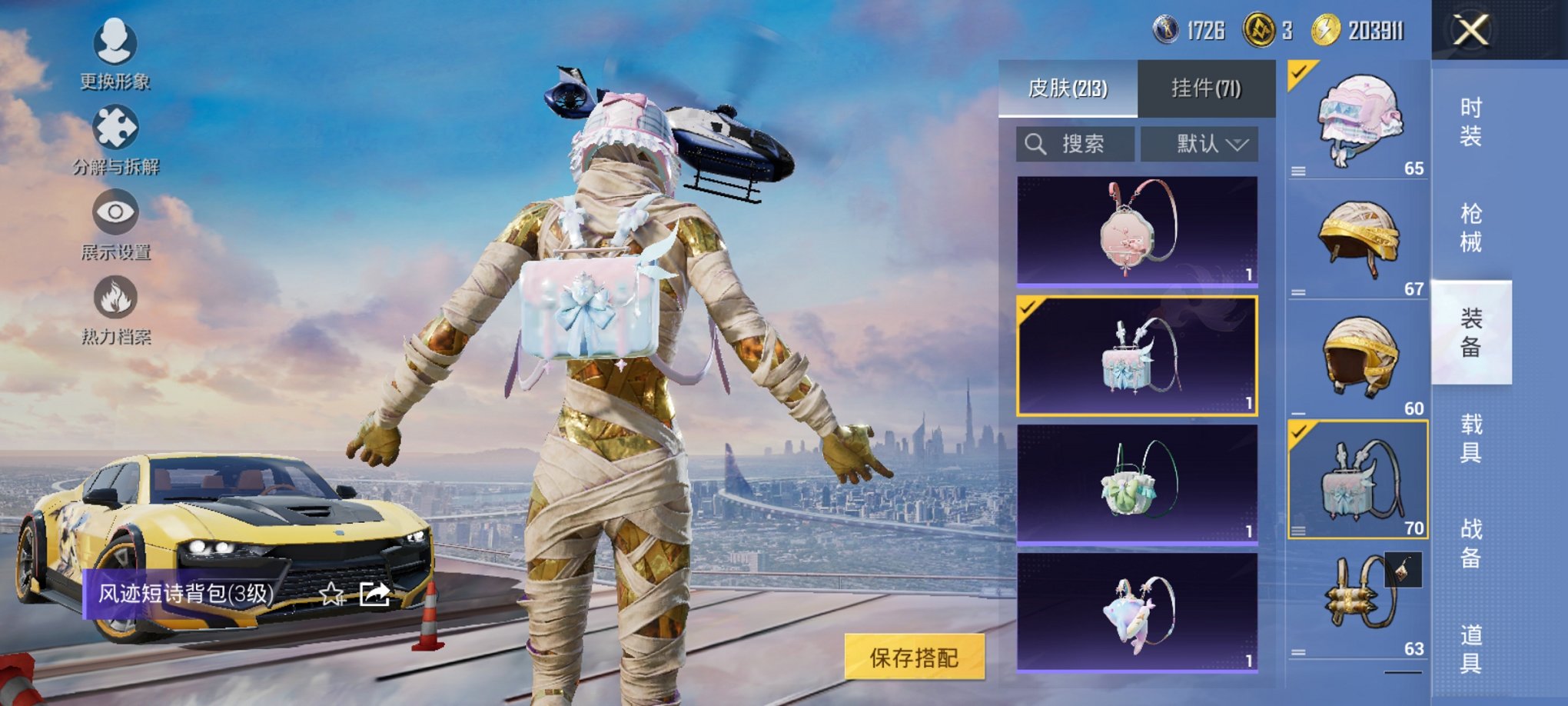This screenshot has height=706, width=1568.
Task: Switch to the 挂件(71) tab
Action: pos(1207,87)
